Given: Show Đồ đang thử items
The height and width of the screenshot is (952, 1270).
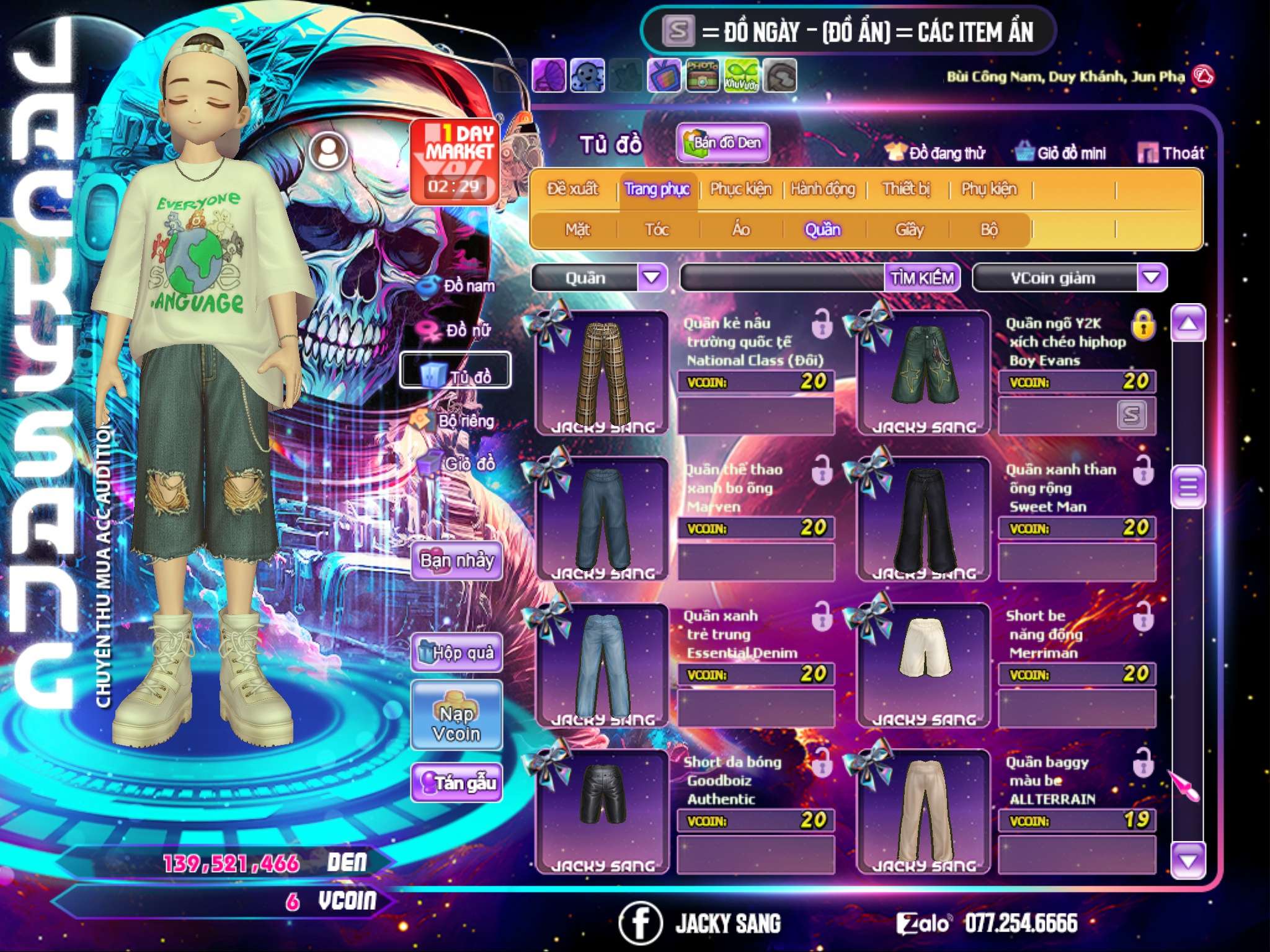Looking at the screenshot, I should 935,153.
